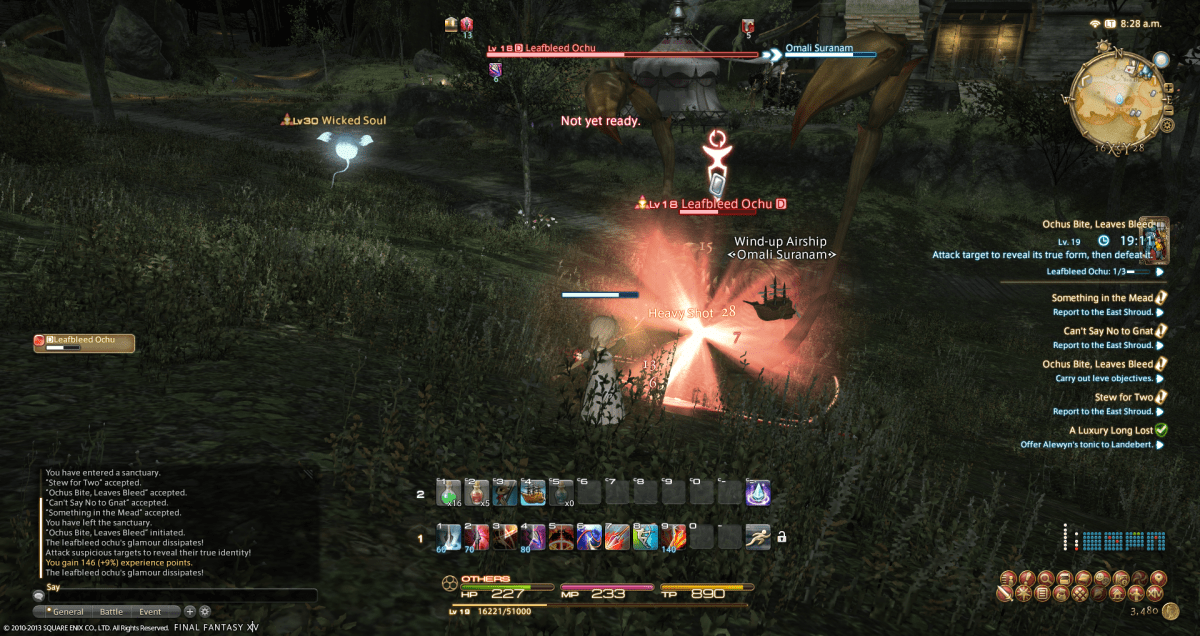This screenshot has width=1200, height=636.
Task: Toggle the hotbar padlock
Action: click(782, 537)
